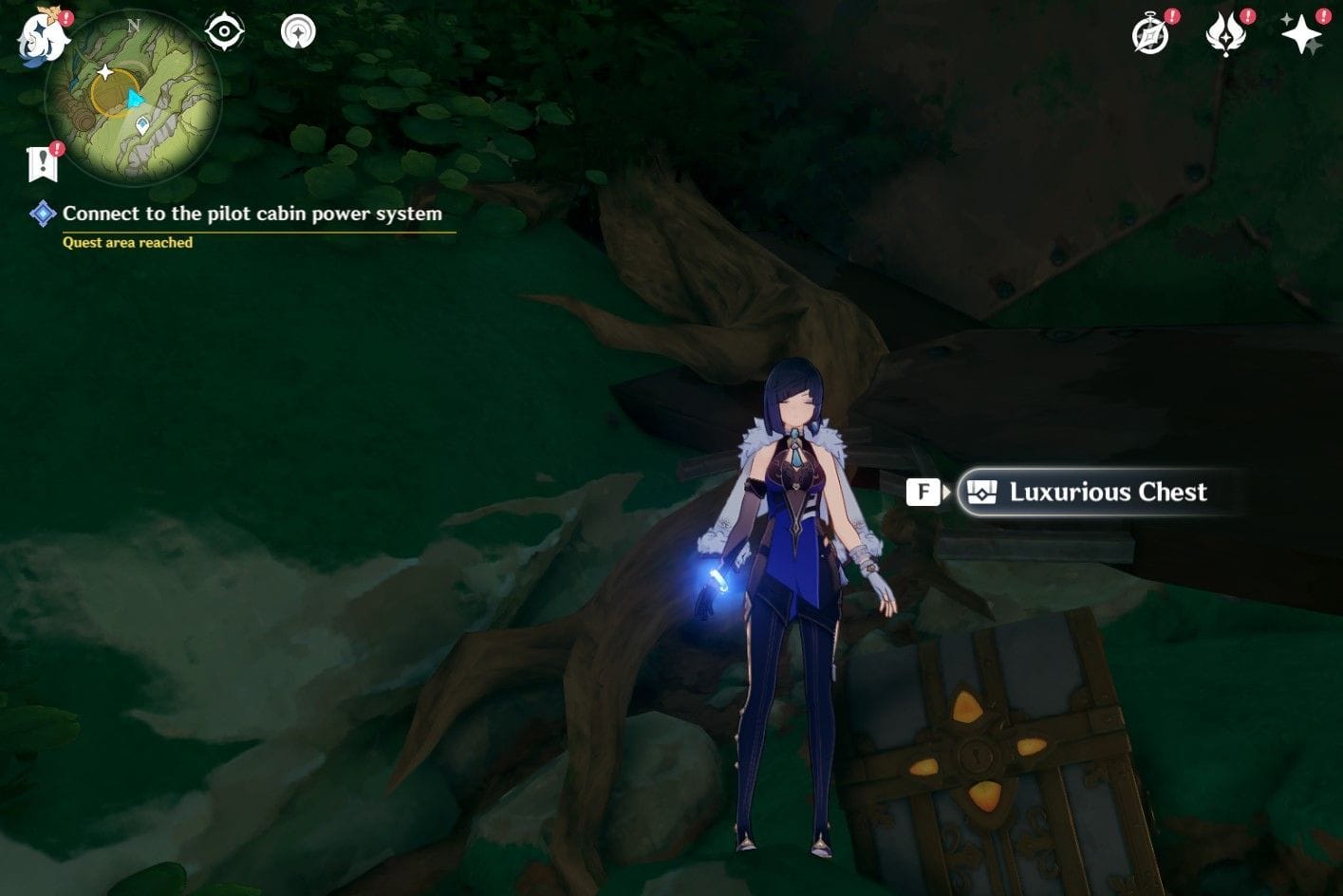Screen dimensions: 1343x896
Task: Click the Luxurious Chest icon in the prompt
Action: tap(981, 492)
